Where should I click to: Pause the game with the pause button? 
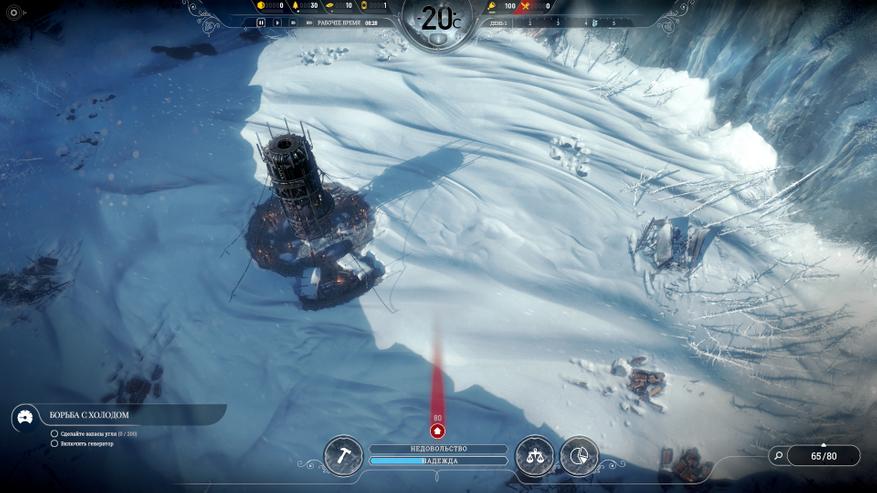coord(262,21)
